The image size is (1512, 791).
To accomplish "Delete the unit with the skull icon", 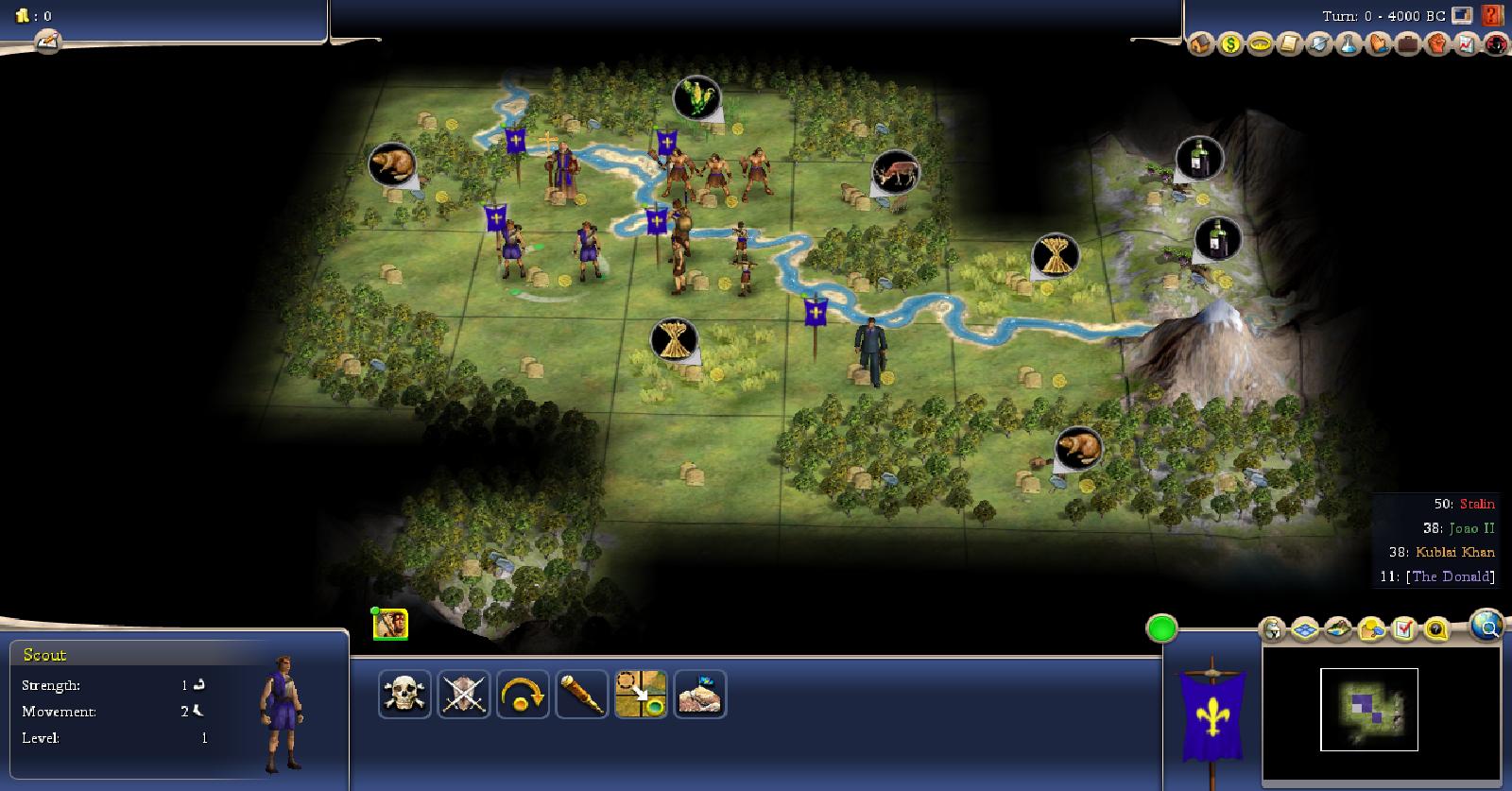I will [x=404, y=695].
